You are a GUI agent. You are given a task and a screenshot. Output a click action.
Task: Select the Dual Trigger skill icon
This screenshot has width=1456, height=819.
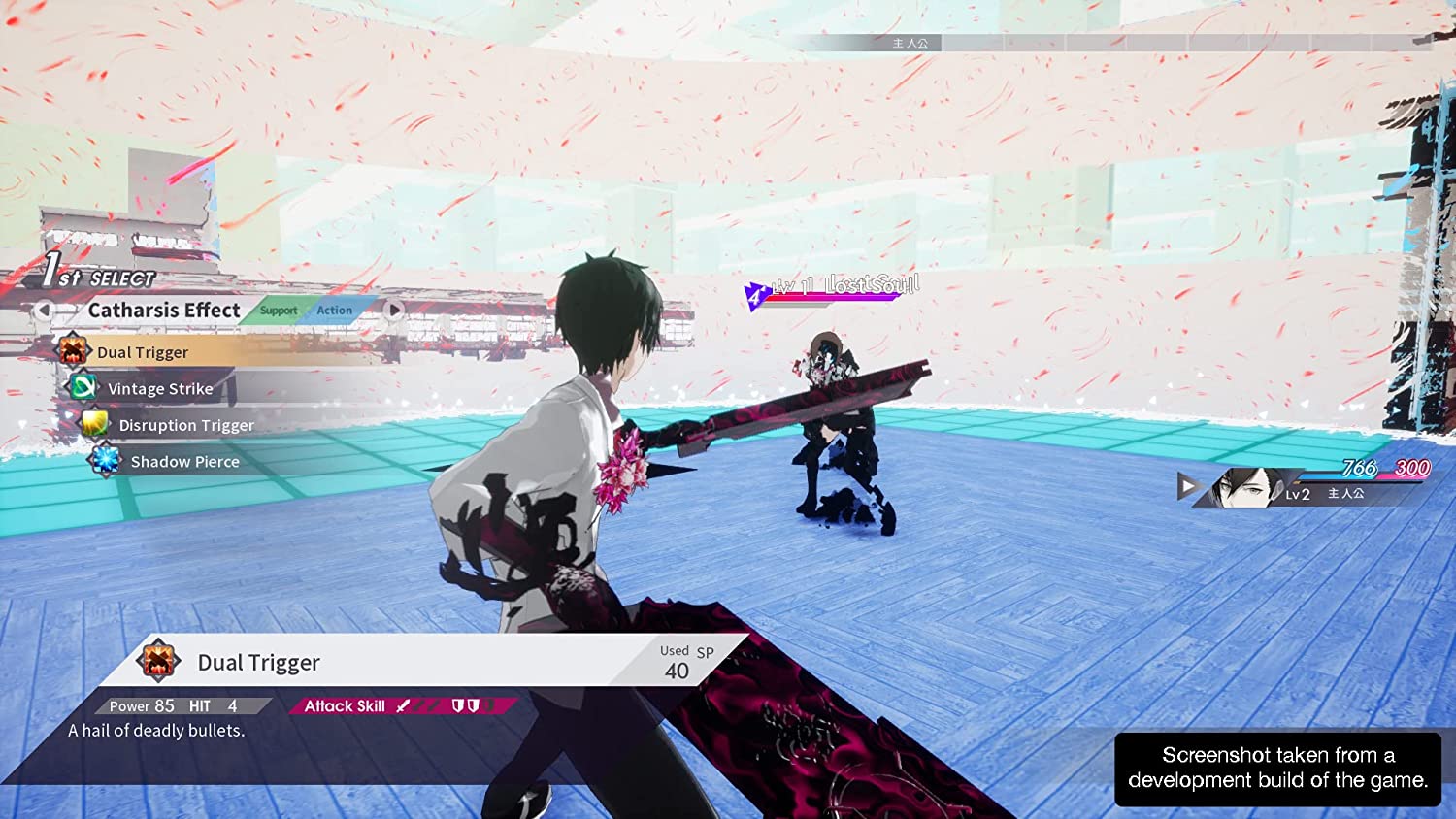[73, 351]
